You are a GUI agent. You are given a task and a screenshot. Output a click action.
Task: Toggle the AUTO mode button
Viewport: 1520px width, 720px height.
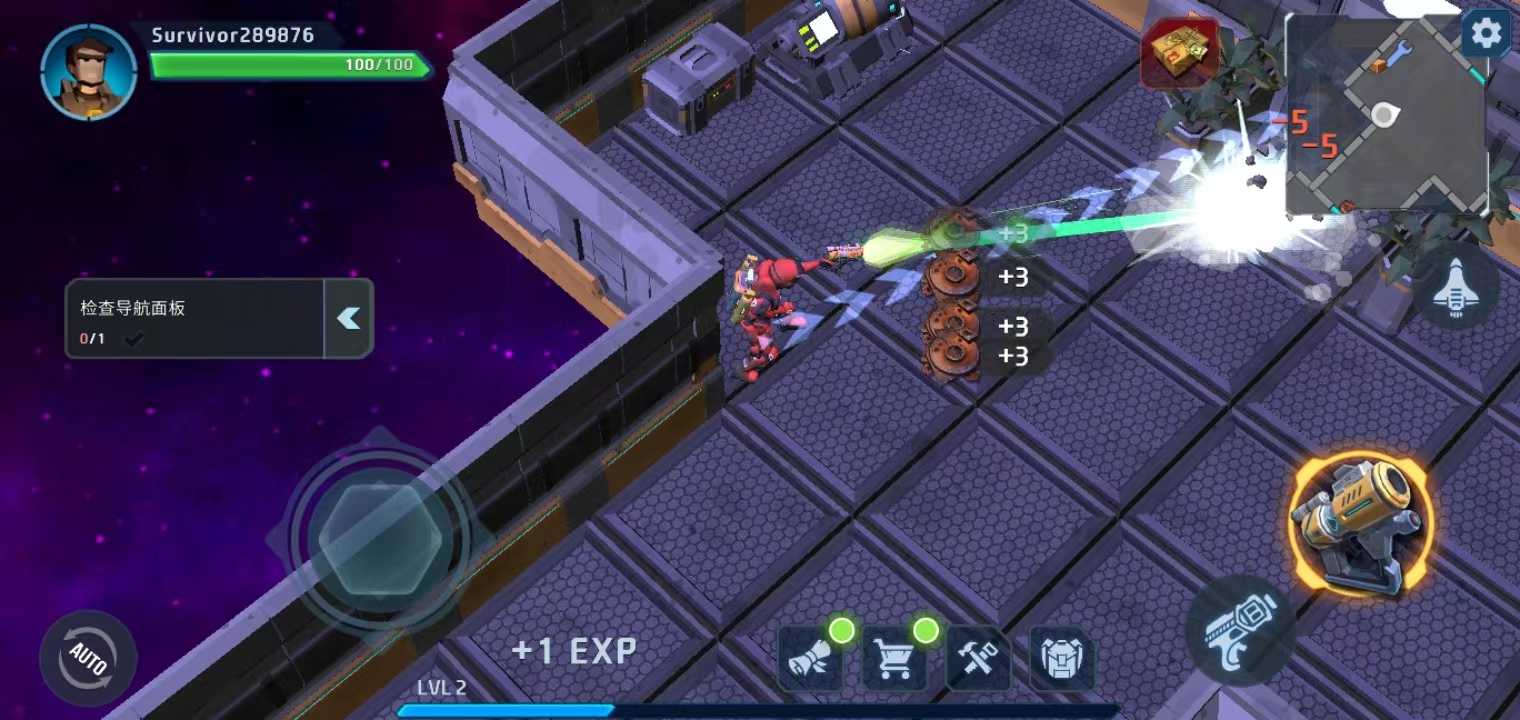coord(88,659)
